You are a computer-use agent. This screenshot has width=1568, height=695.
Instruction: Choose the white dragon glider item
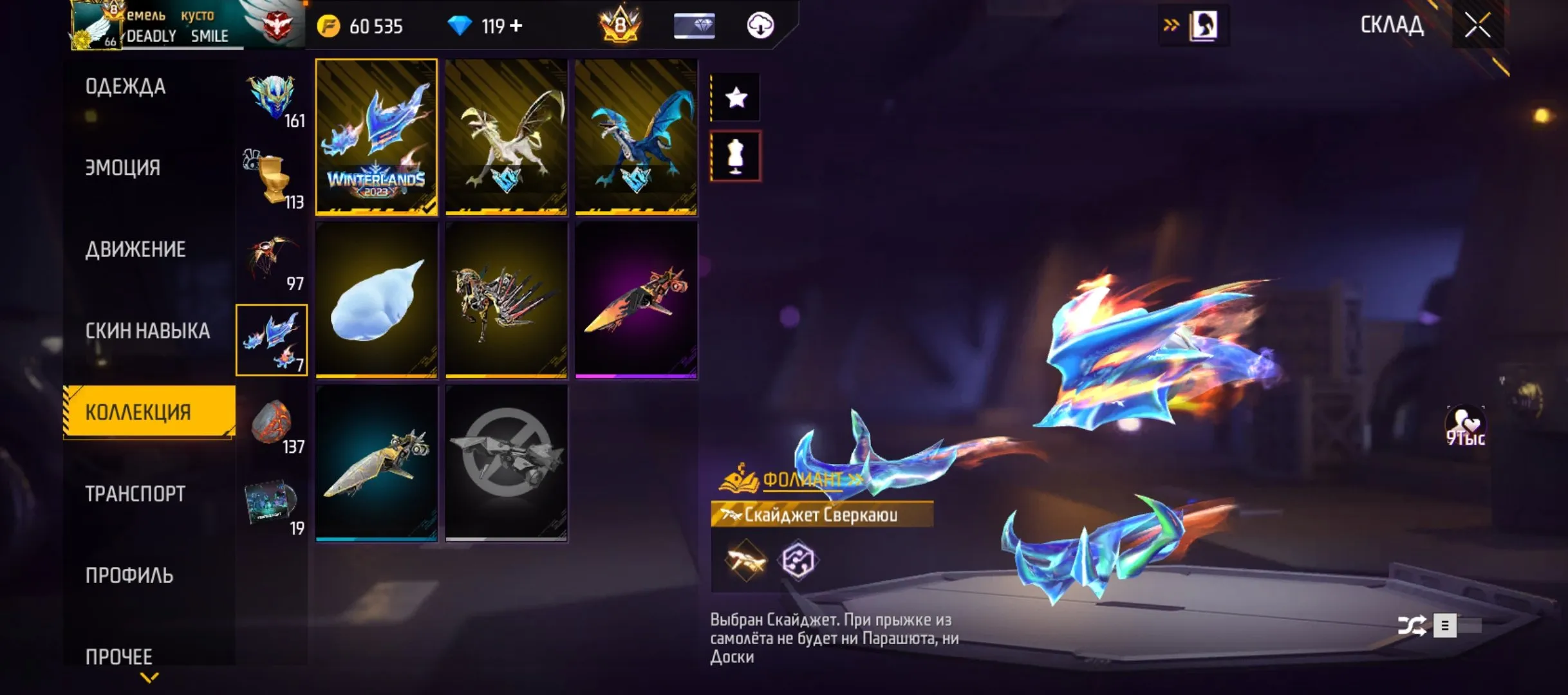pos(507,137)
